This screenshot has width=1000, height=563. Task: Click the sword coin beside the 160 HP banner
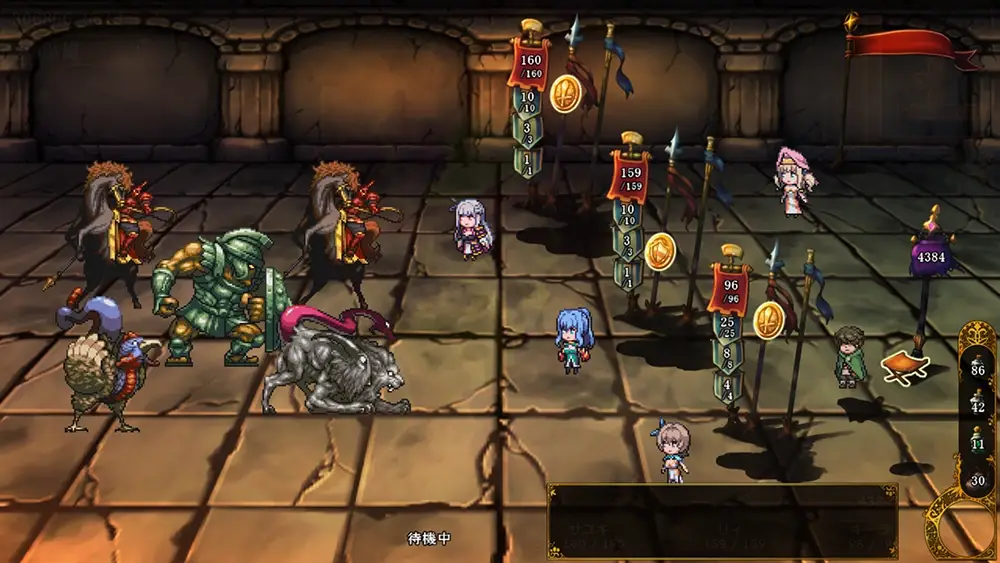[565, 93]
